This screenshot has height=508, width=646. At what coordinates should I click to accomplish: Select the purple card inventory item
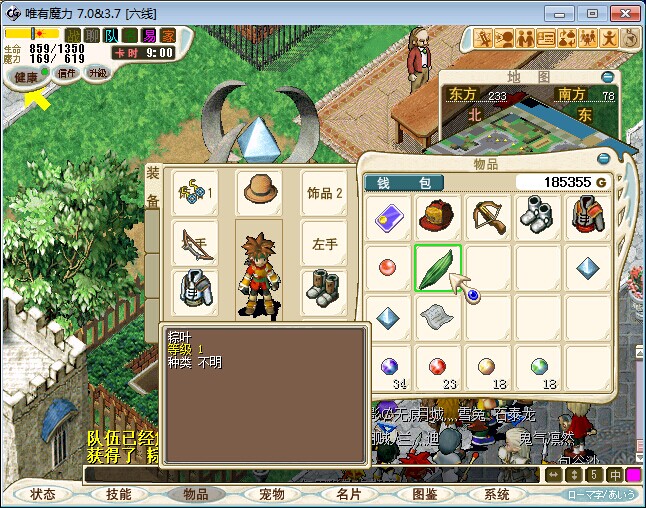coord(388,217)
